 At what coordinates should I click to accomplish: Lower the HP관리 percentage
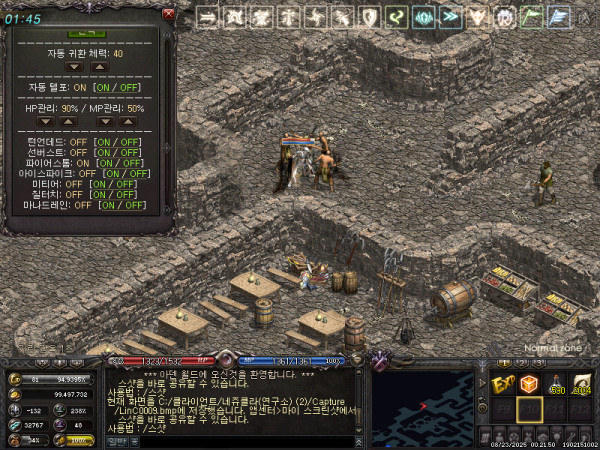[45, 121]
